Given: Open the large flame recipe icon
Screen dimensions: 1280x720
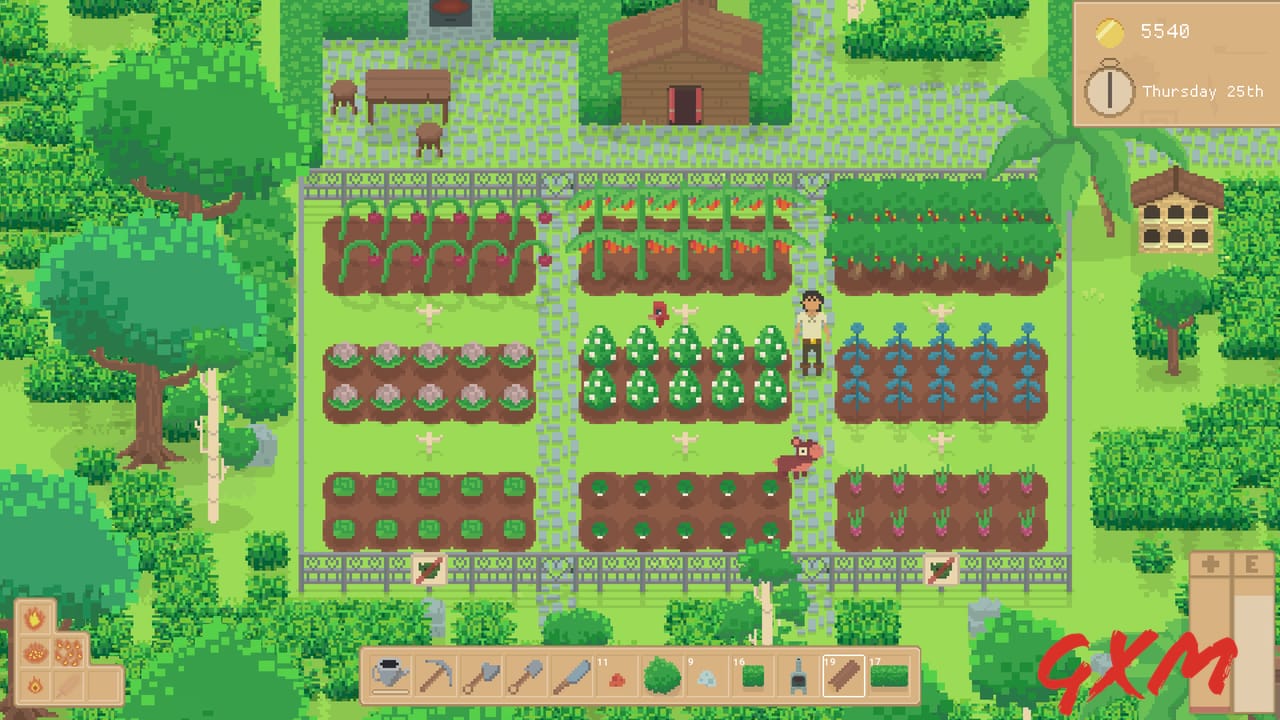Looking at the screenshot, I should pos(36,617).
